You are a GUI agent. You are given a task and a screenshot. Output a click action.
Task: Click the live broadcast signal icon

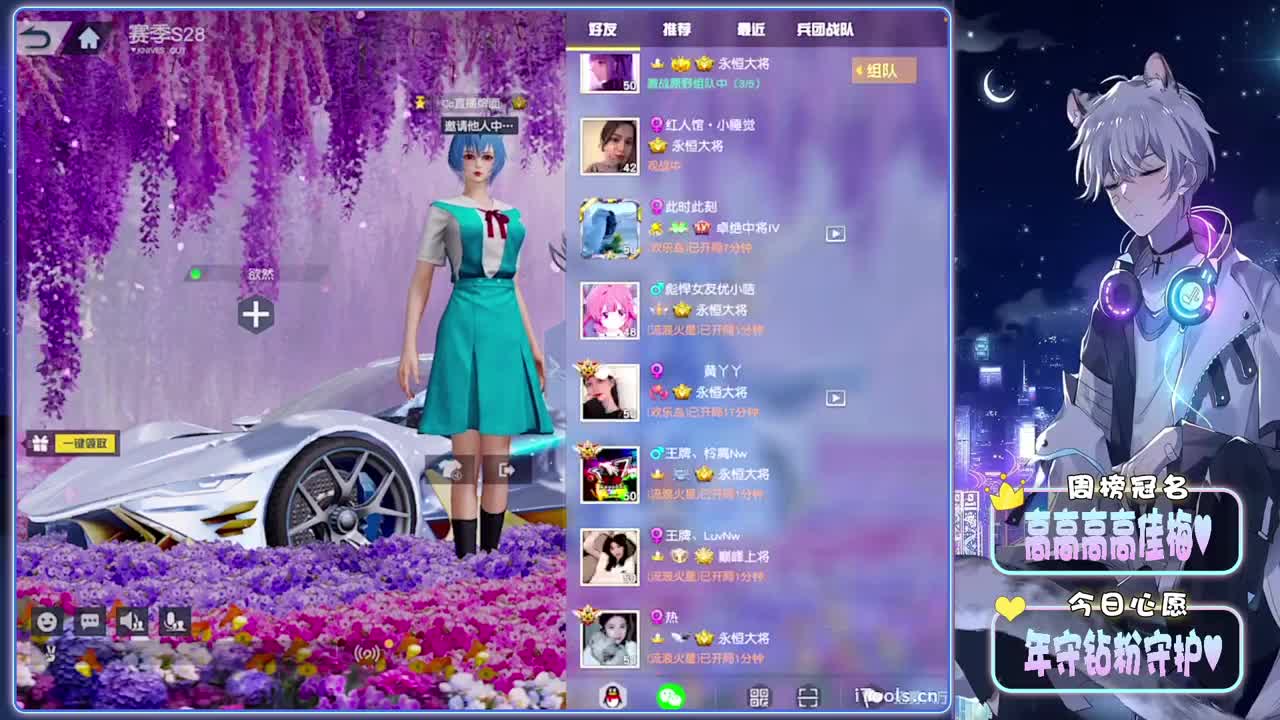pyautogui.click(x=366, y=654)
